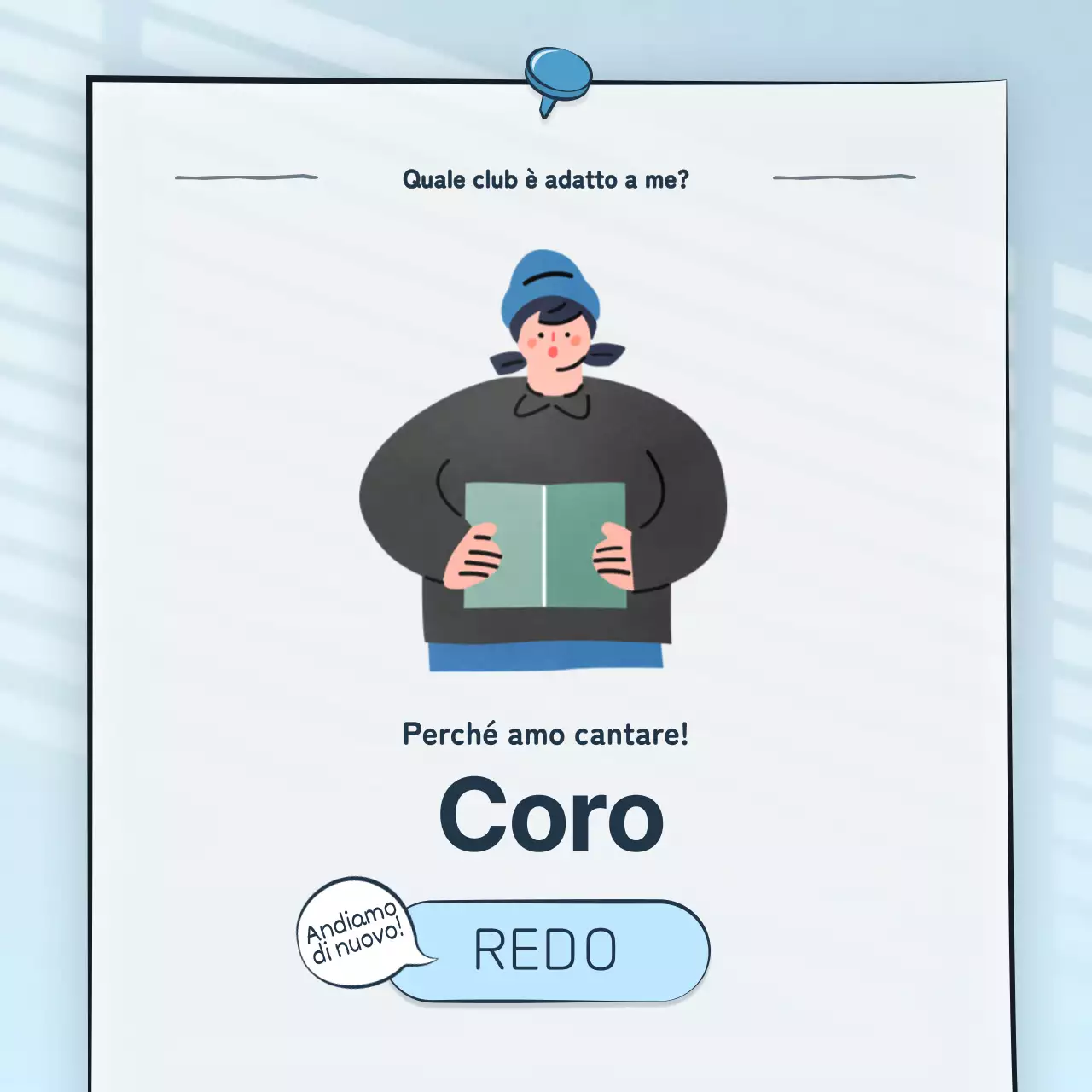This screenshot has width=1092, height=1092.
Task: Click the character's face in the illustration
Action: pos(555,341)
